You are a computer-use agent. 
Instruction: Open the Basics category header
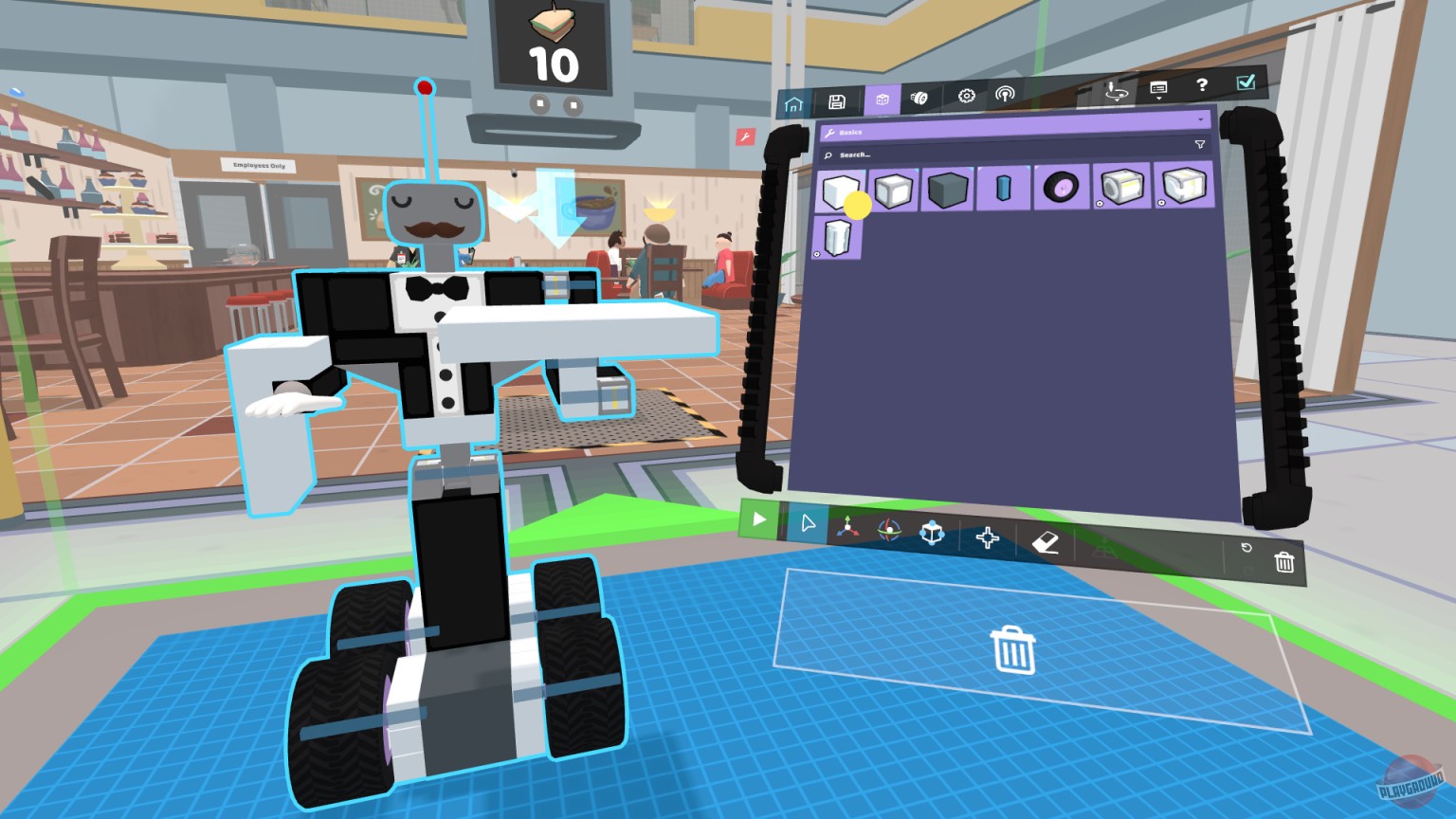pyautogui.click(x=849, y=132)
